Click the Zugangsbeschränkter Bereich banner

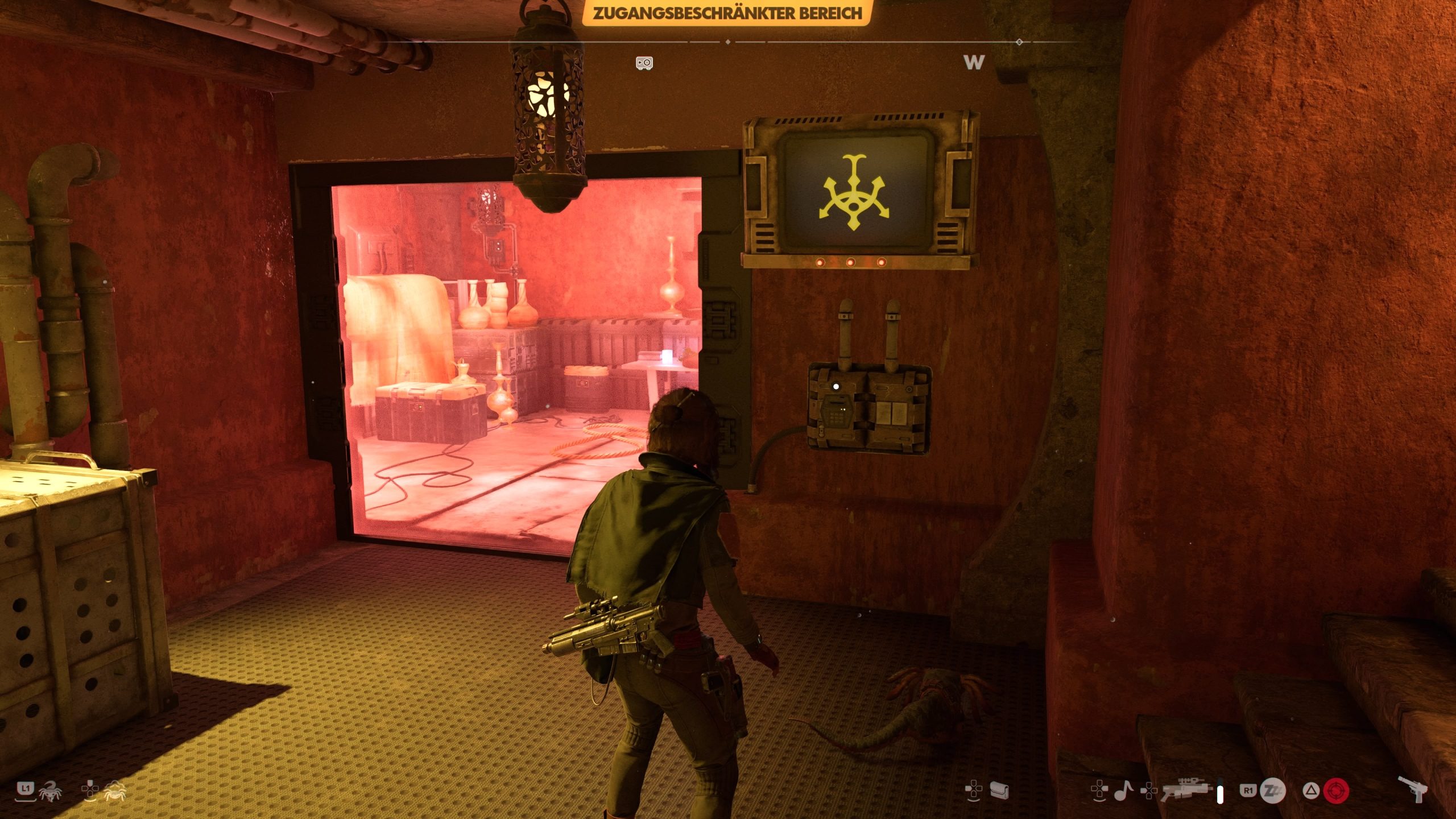tap(727, 13)
